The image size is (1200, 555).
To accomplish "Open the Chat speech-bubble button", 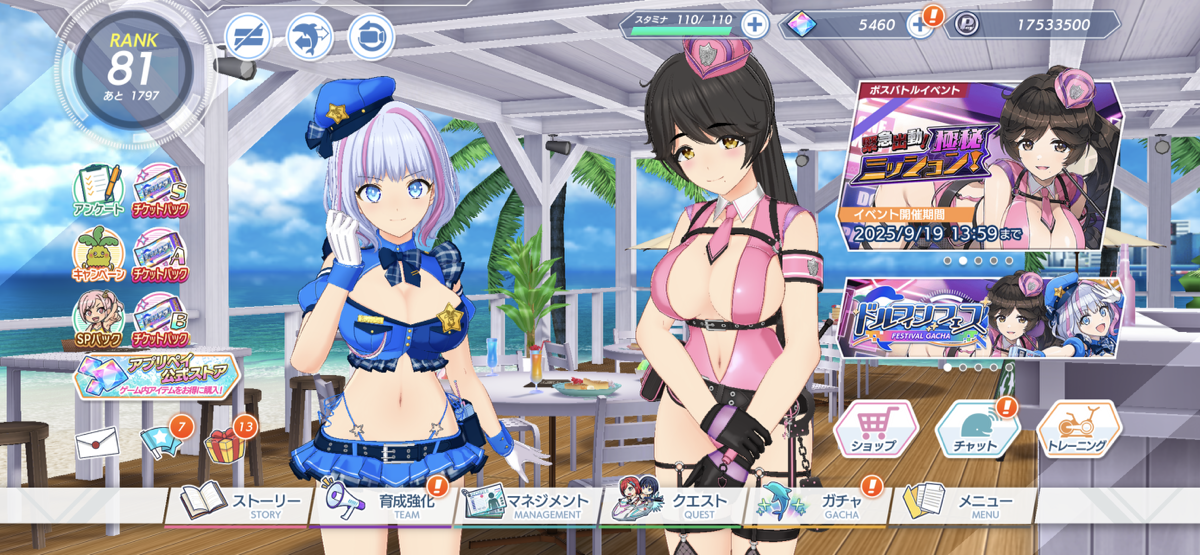I will [977, 431].
